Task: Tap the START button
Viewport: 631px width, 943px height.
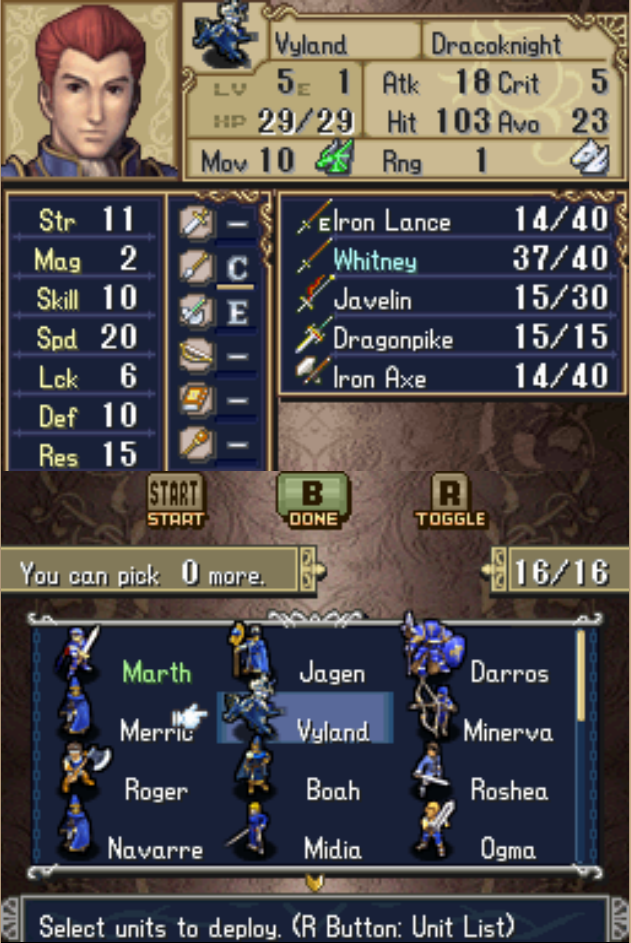Action: 175,501
